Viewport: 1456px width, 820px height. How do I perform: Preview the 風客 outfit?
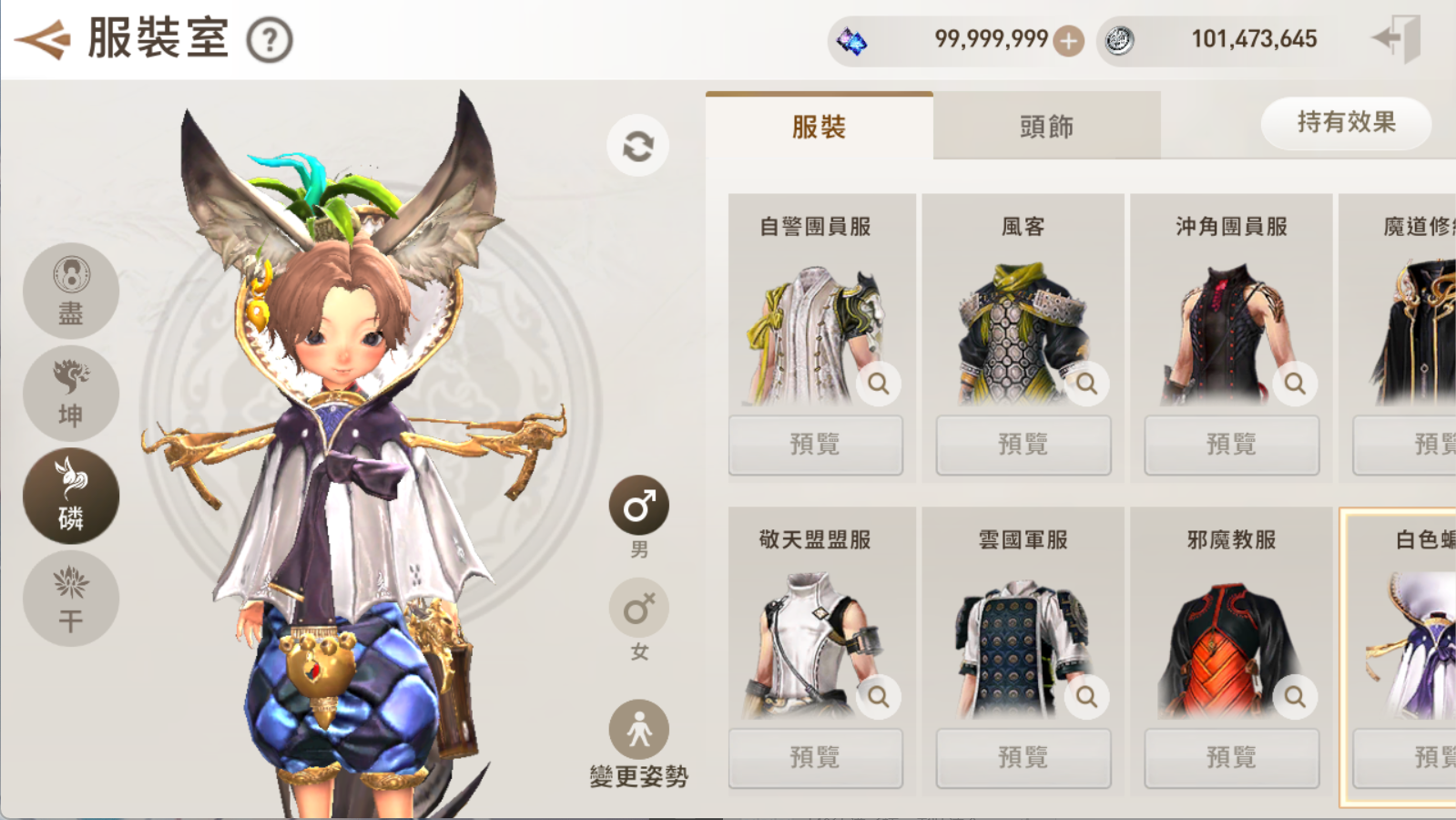(1023, 445)
